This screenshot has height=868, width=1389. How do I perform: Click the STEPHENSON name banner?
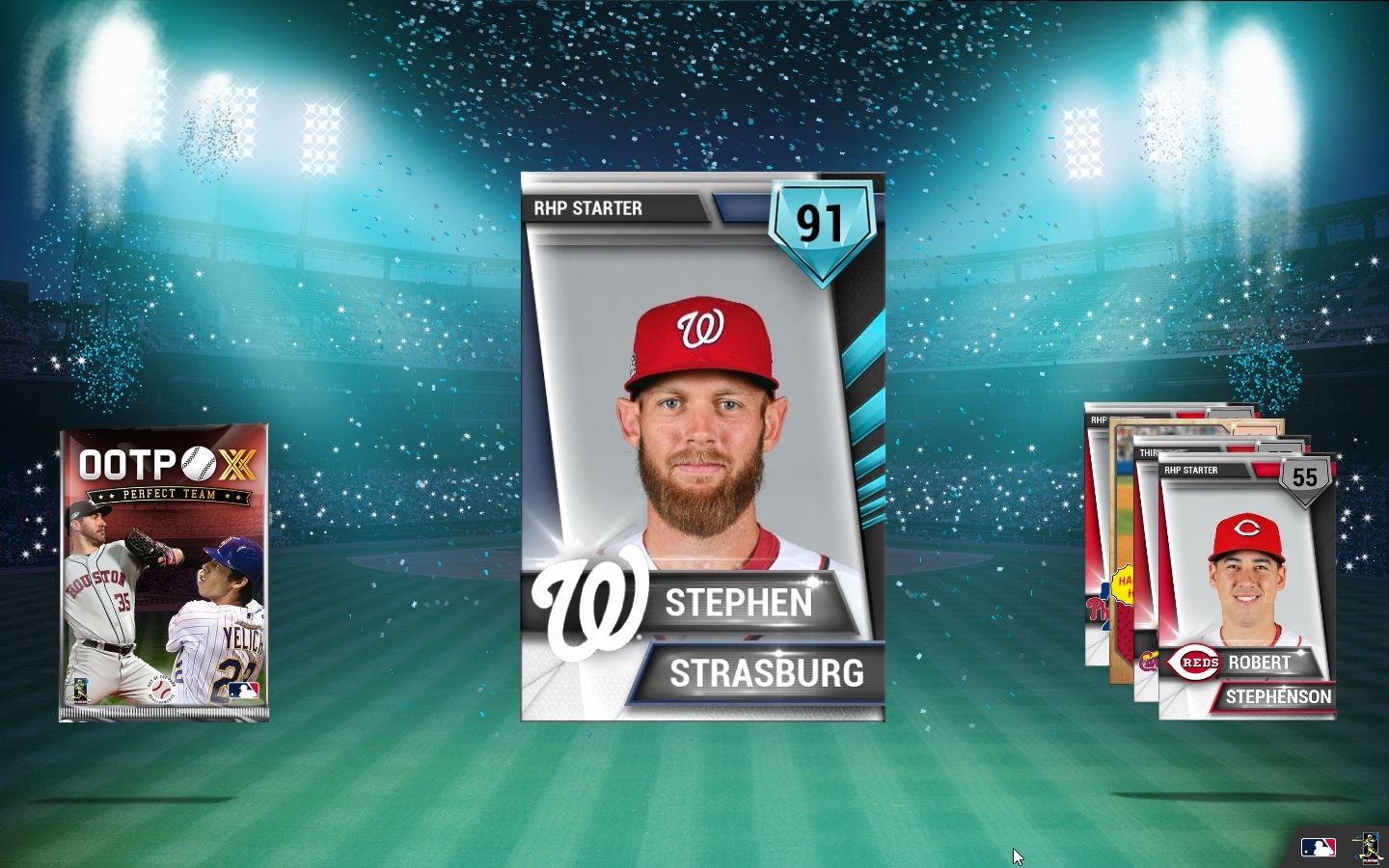click(x=1278, y=697)
